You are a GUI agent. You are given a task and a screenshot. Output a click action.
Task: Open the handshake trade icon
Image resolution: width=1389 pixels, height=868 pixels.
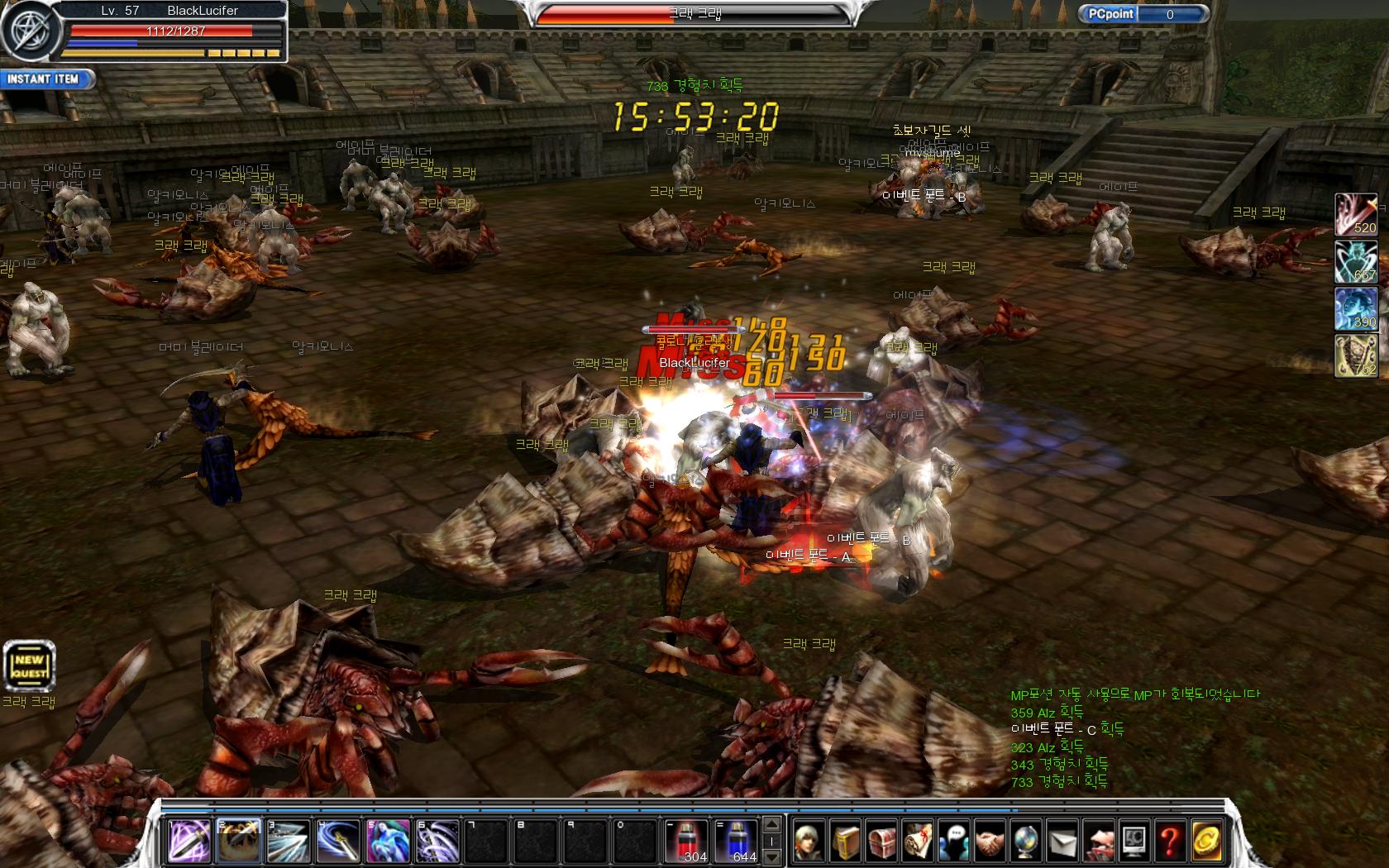(x=990, y=841)
